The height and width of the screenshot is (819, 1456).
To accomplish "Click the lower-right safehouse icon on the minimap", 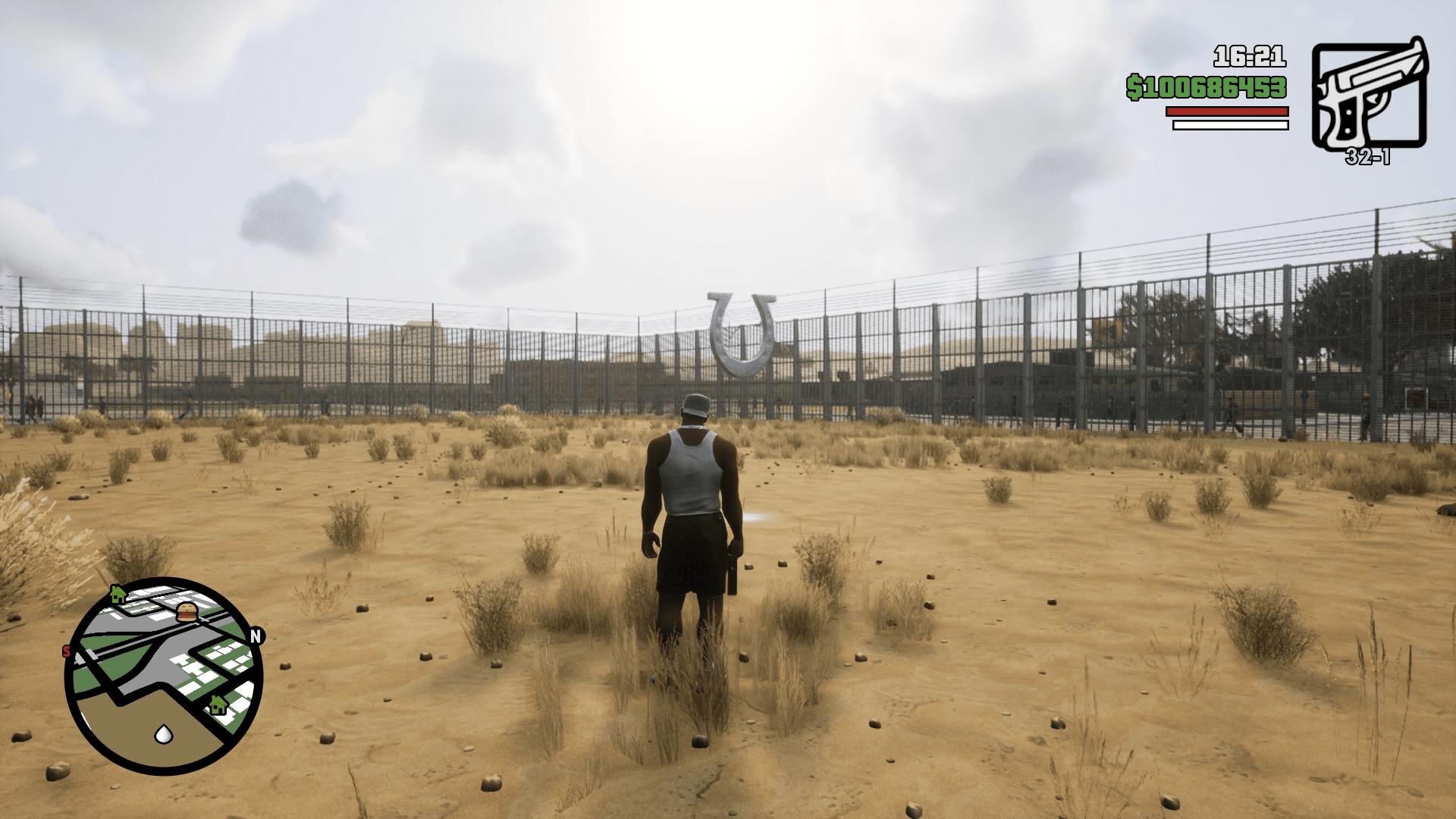I will coord(218,704).
